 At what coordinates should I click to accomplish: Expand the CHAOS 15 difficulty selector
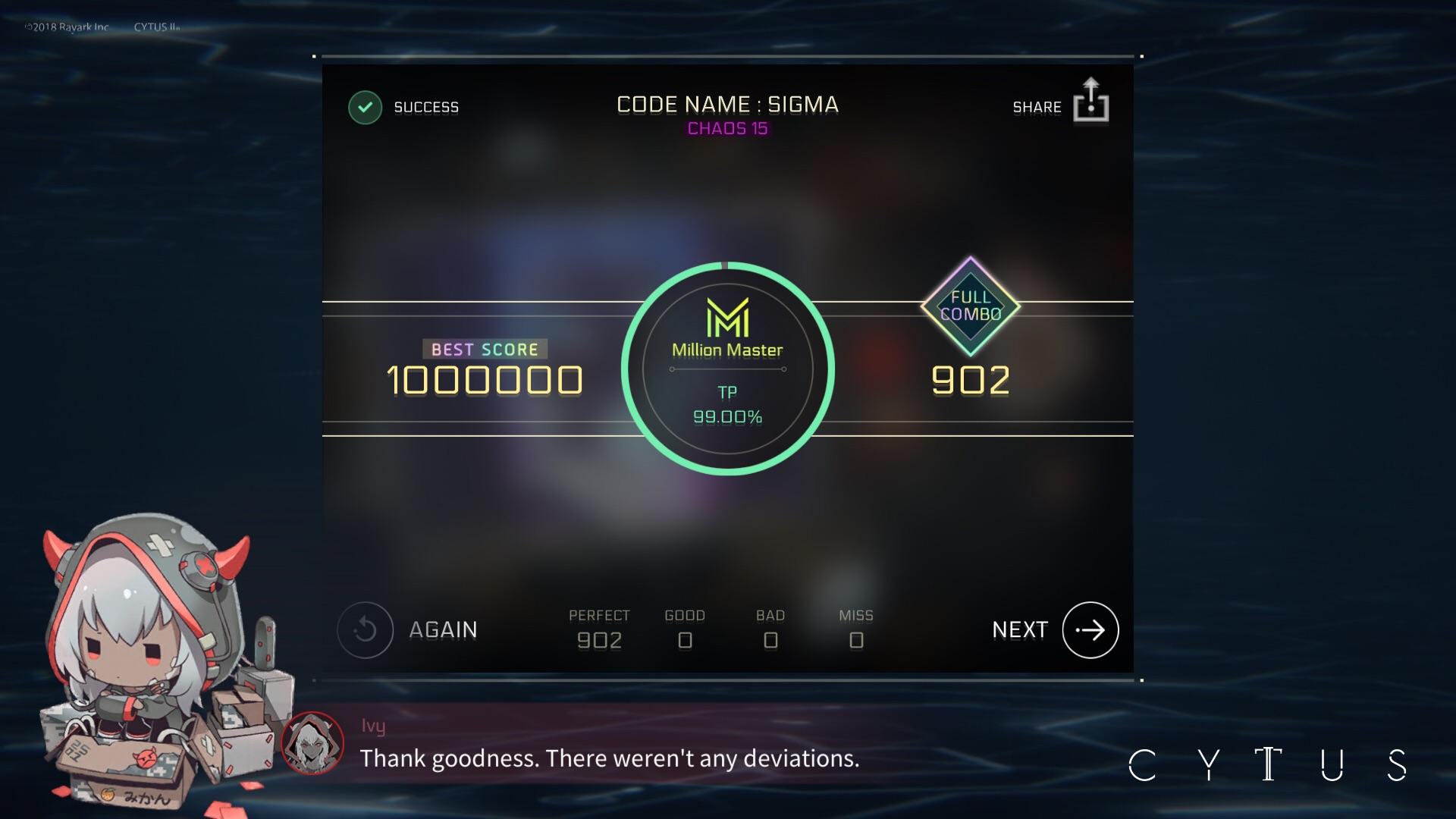coord(728,129)
